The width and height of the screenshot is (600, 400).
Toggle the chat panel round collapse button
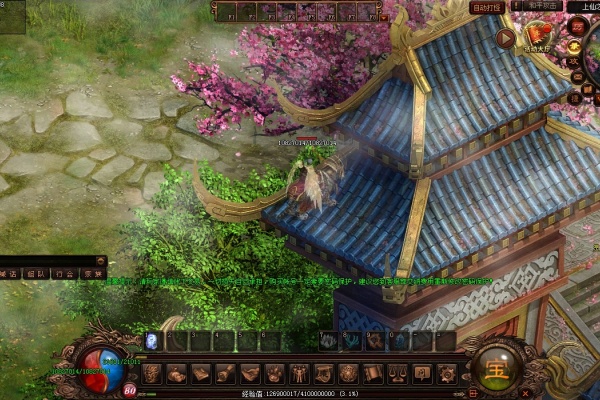[x=100, y=261]
